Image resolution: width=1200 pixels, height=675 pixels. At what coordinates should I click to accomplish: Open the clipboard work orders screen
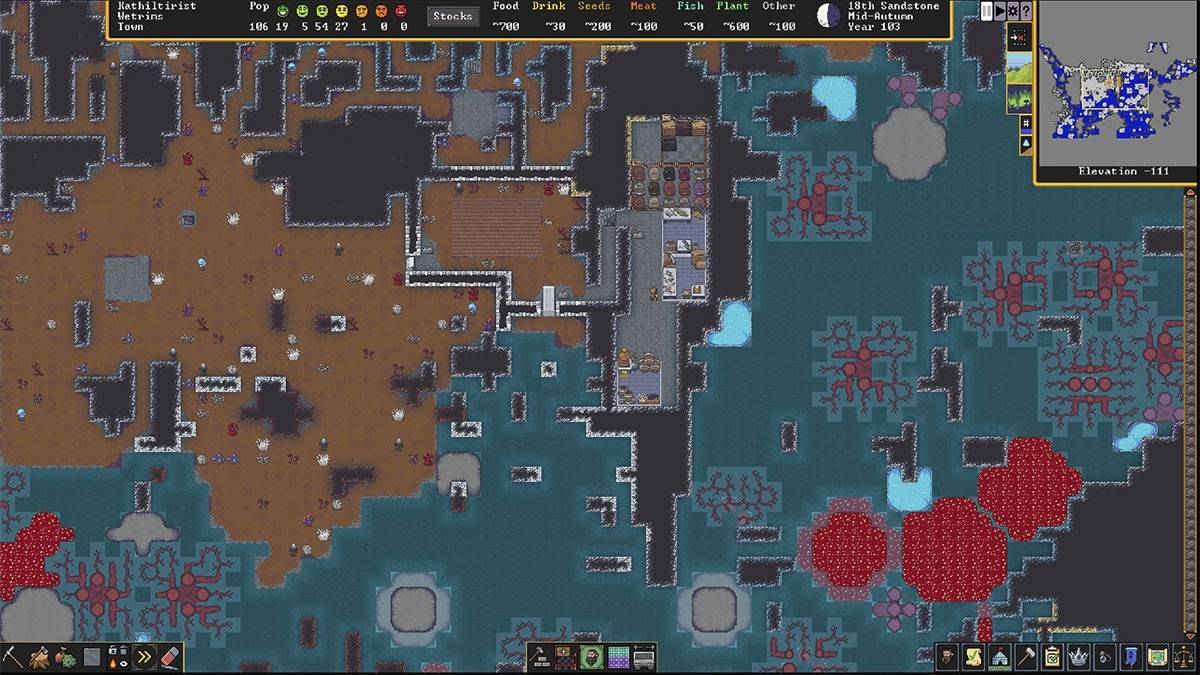1051,657
